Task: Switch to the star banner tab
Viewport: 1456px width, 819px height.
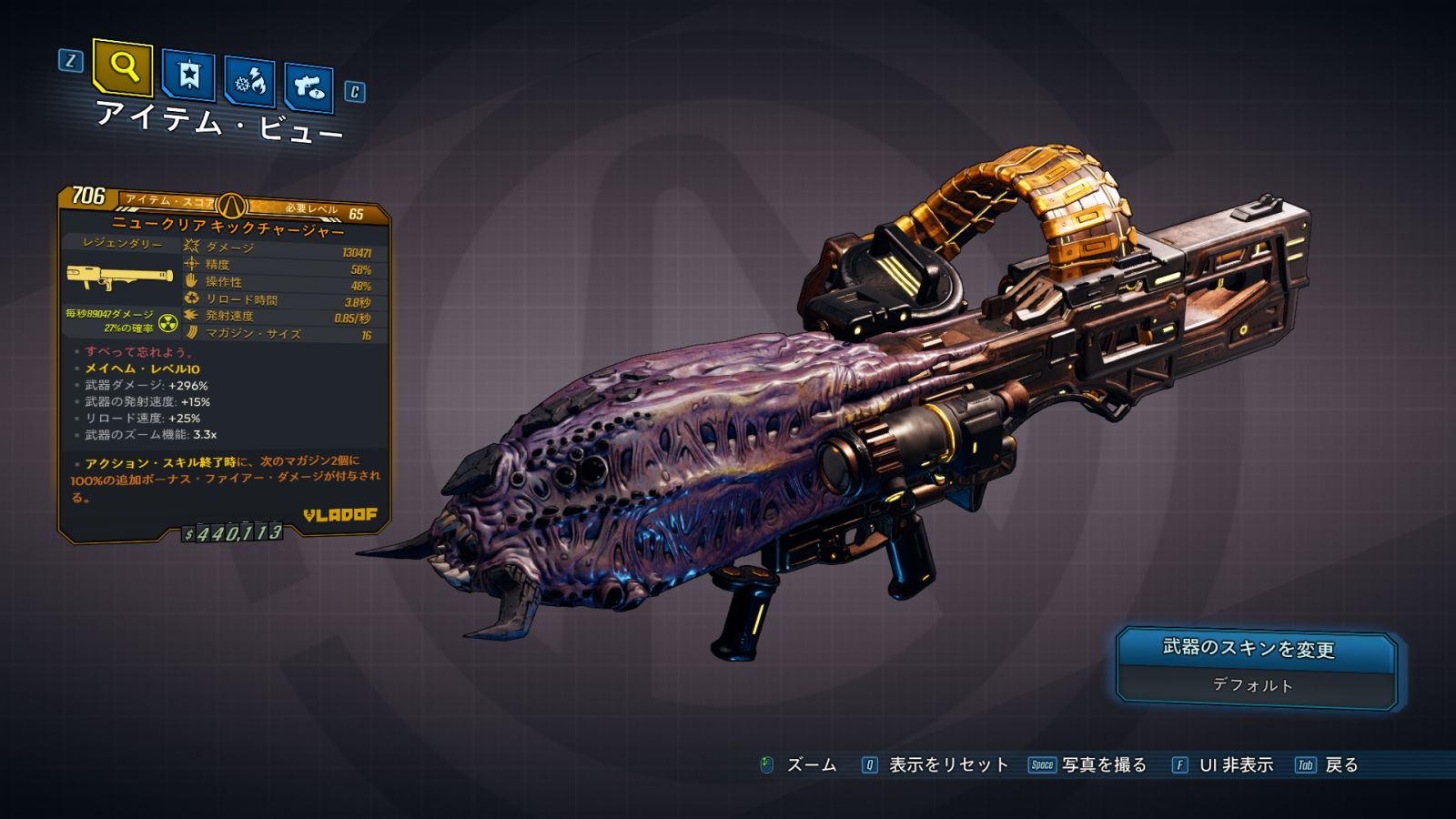Action: click(188, 76)
